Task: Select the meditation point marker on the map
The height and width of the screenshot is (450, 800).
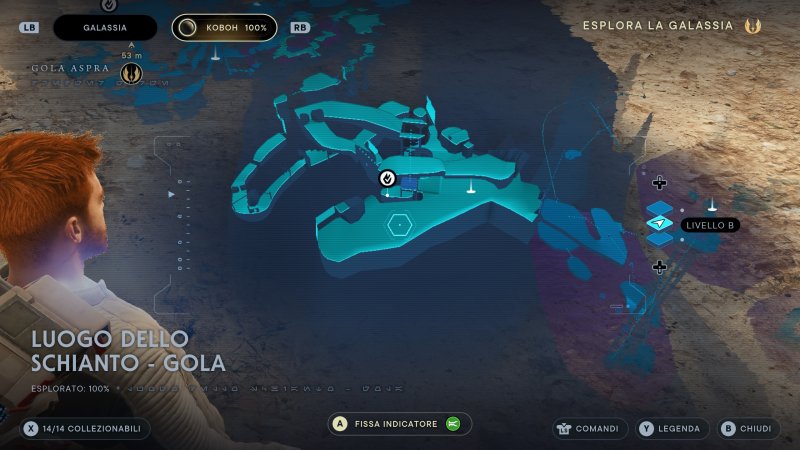Action: pos(387,178)
